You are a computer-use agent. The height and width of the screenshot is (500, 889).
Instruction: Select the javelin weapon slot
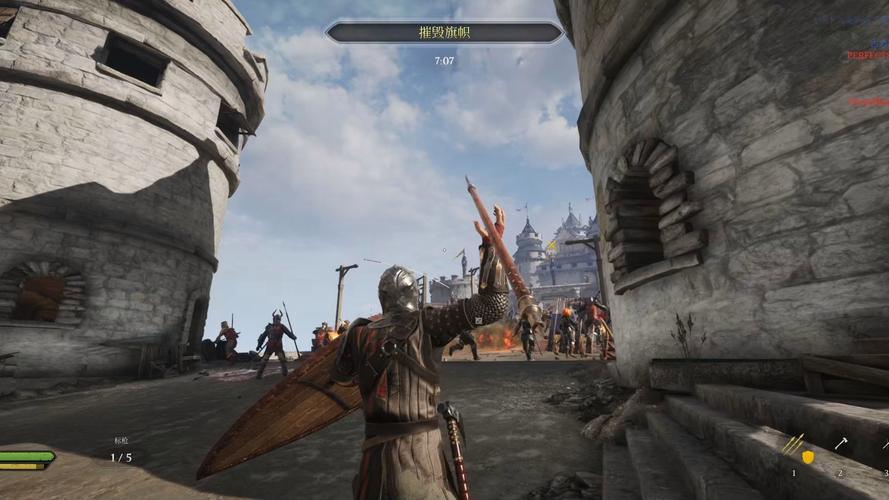pos(793,445)
